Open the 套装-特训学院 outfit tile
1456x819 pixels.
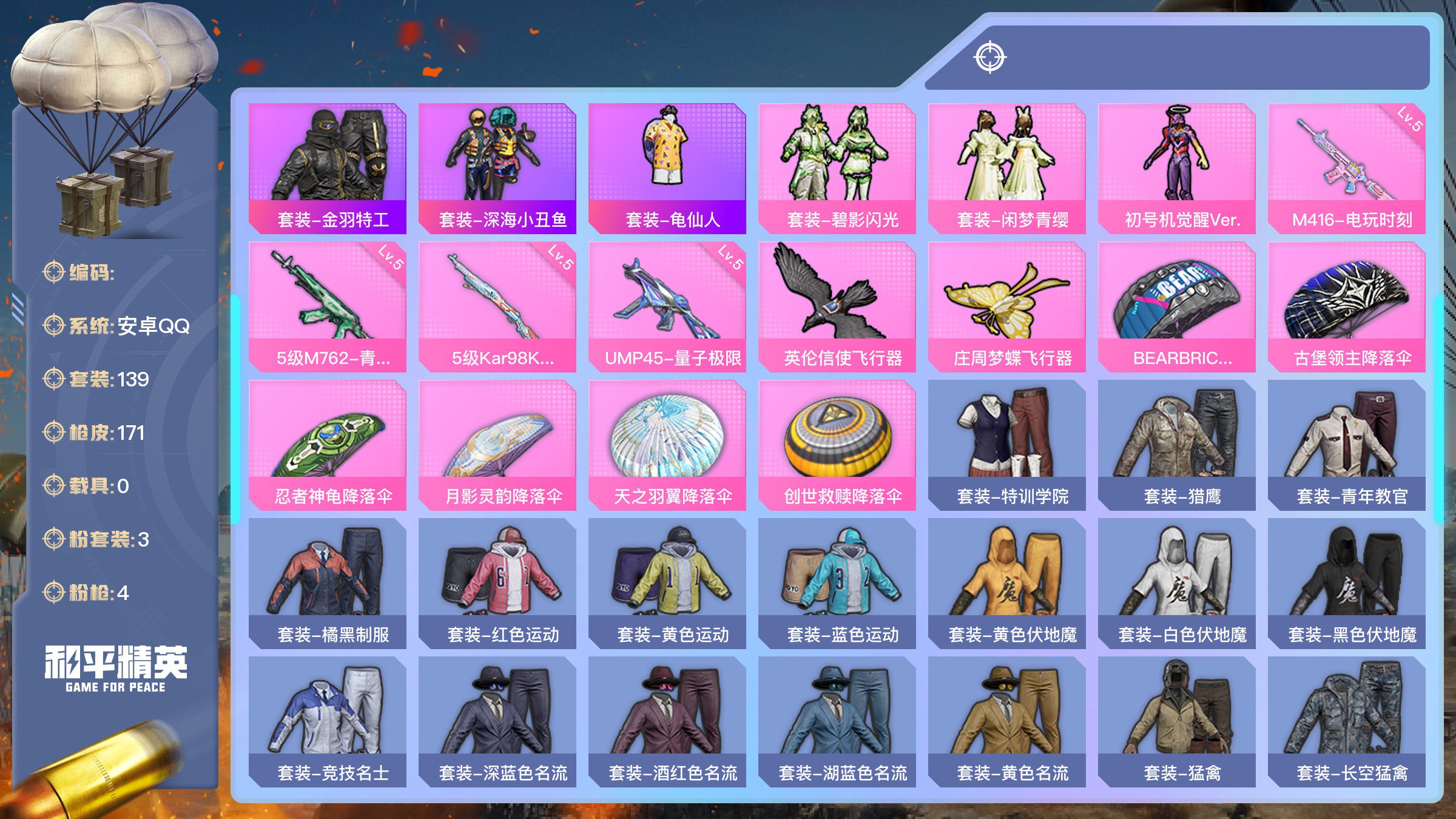click(x=1007, y=445)
